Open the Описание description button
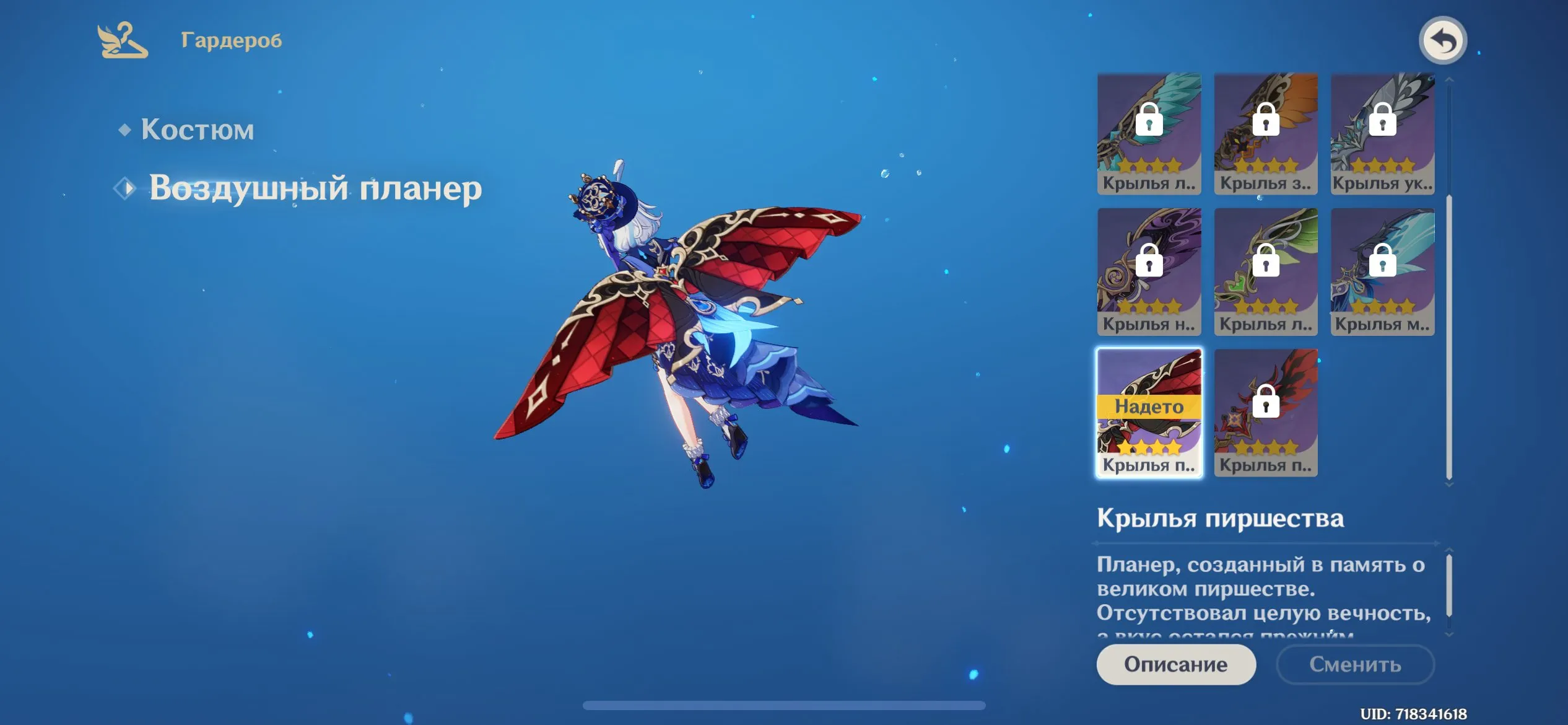Screen dimensions: 1568x725 1175,664
